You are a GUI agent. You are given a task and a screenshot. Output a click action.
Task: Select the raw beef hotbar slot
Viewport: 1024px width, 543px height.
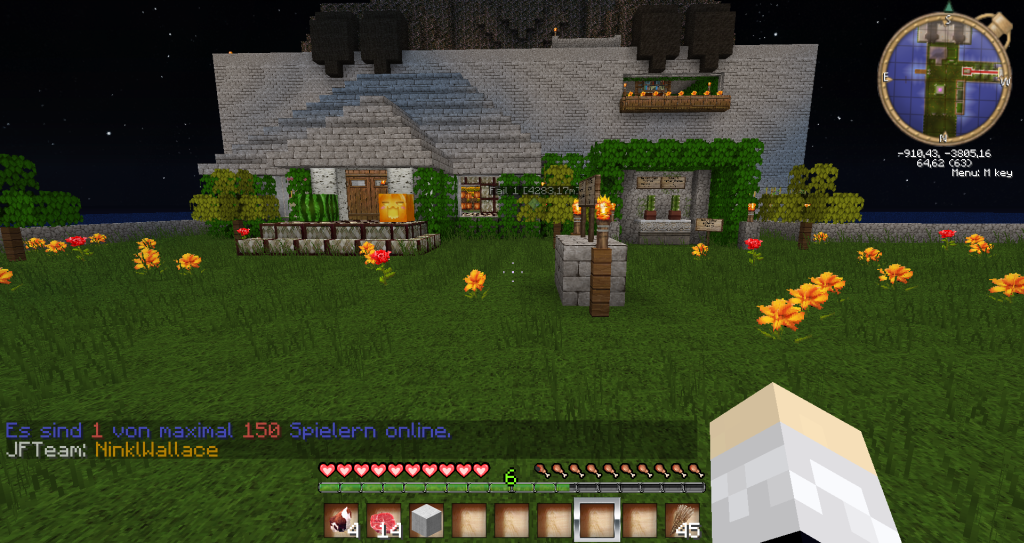click(385, 520)
